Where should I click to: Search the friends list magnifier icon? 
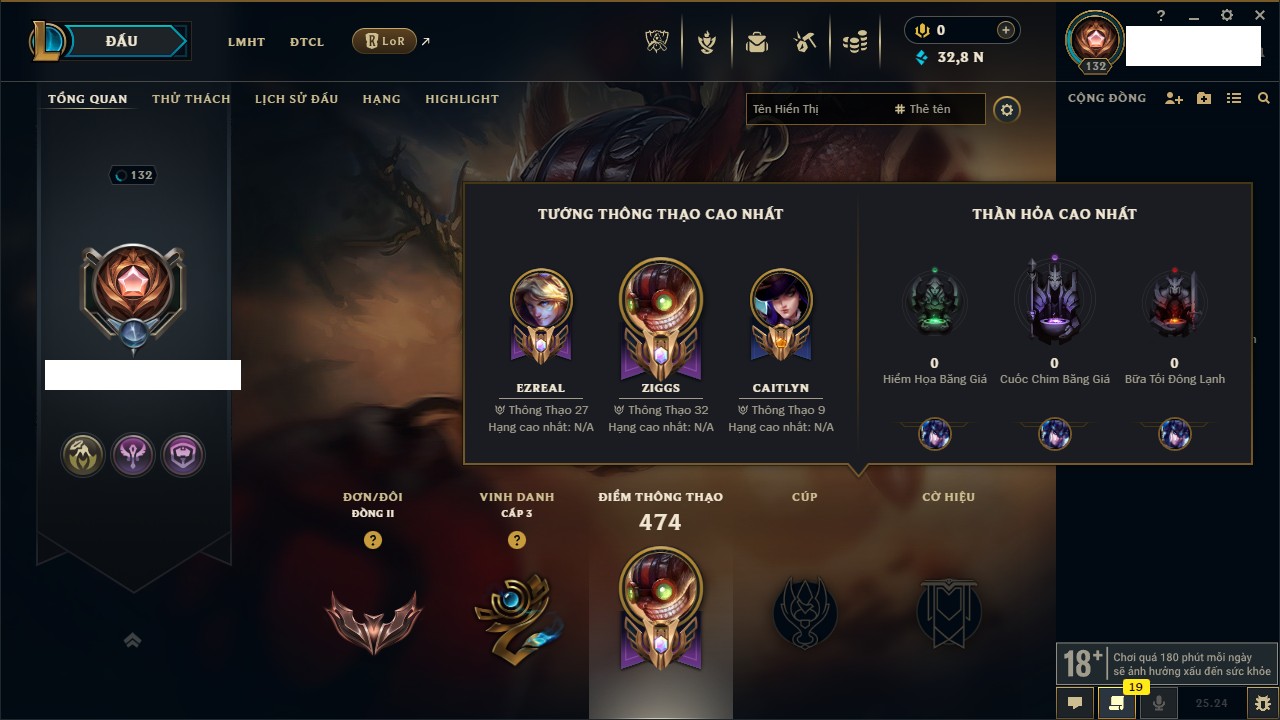1264,99
